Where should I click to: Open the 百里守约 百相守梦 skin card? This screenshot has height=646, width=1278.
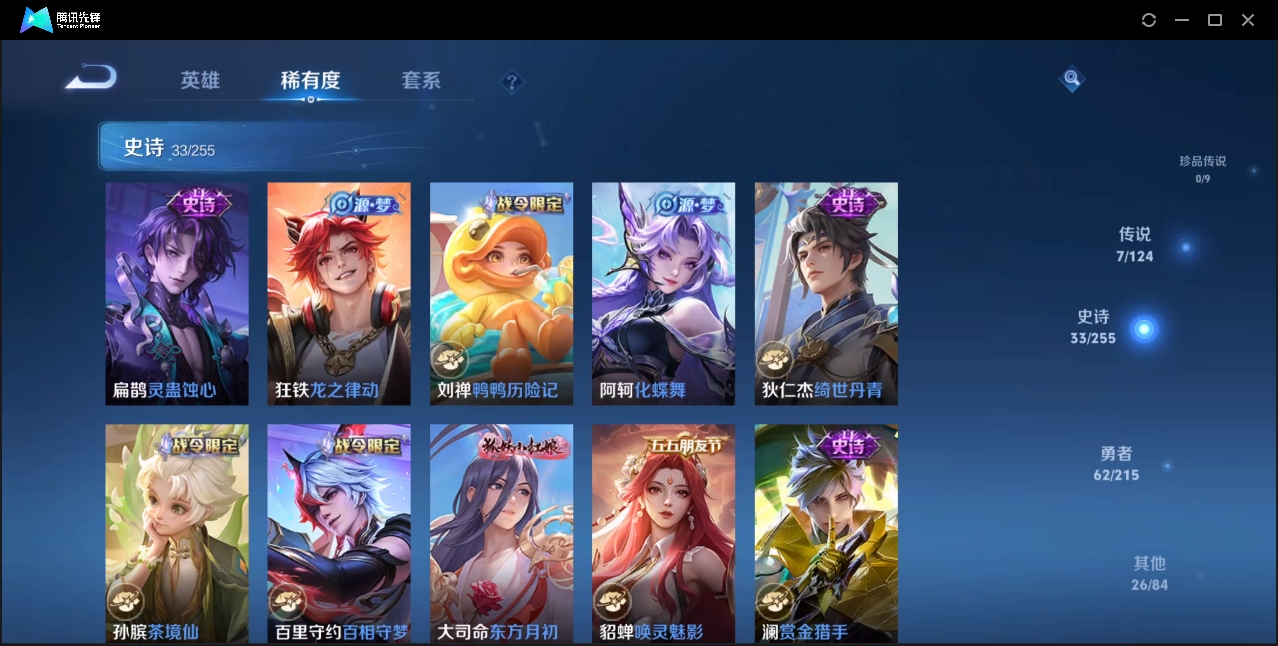tap(339, 533)
